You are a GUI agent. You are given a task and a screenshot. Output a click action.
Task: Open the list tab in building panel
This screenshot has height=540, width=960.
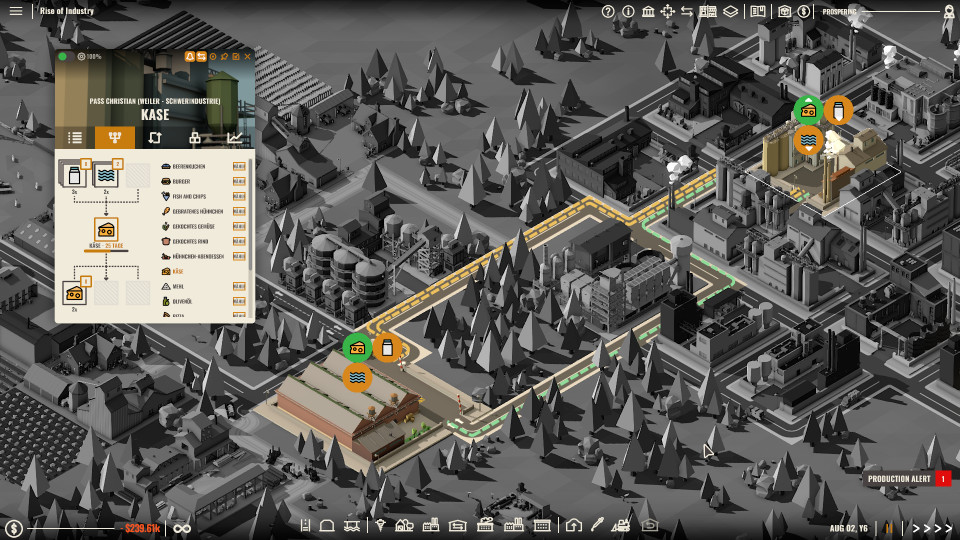point(74,138)
